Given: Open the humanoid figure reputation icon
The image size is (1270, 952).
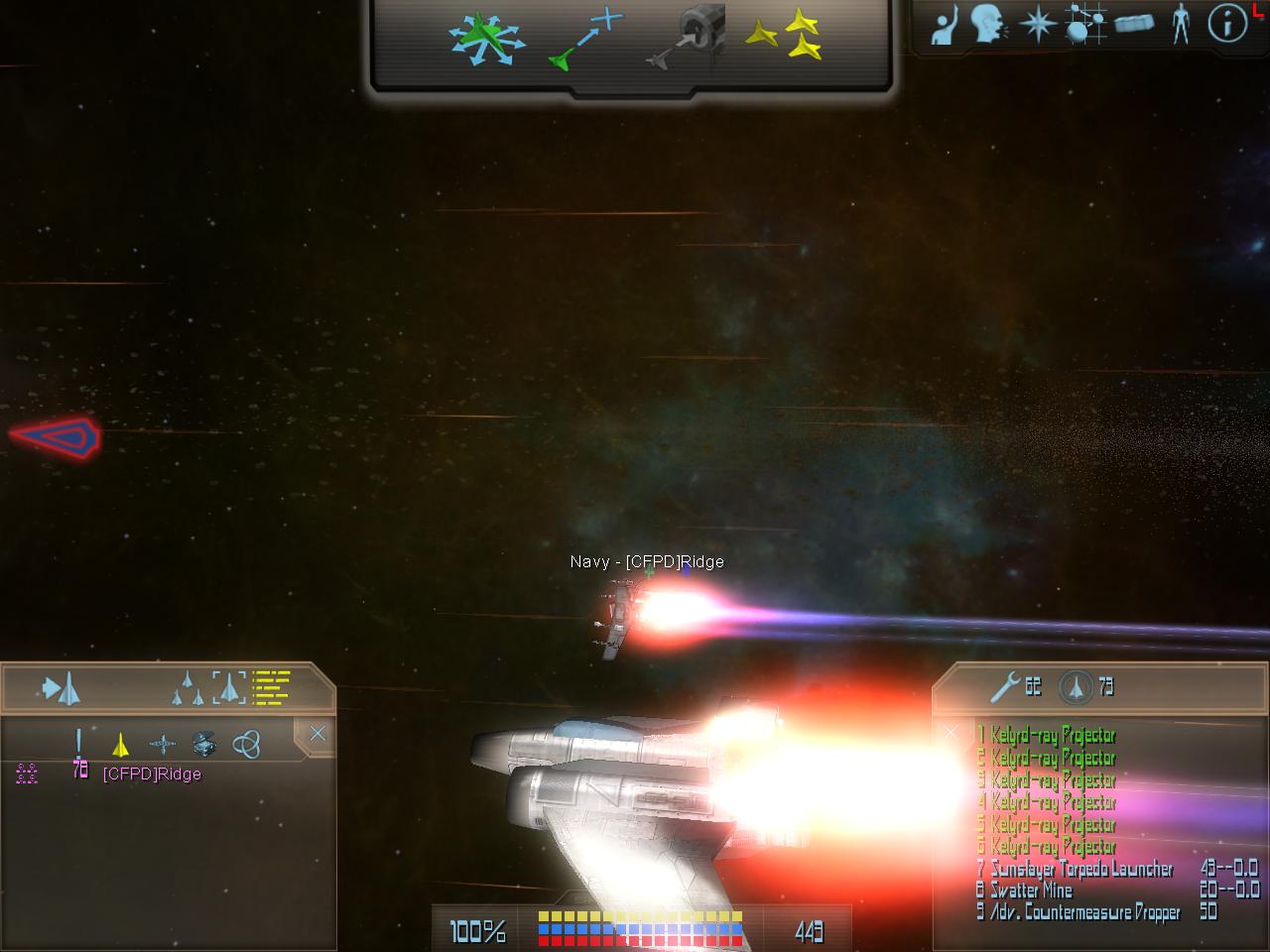Looking at the screenshot, I should pyautogui.click(x=1180, y=25).
